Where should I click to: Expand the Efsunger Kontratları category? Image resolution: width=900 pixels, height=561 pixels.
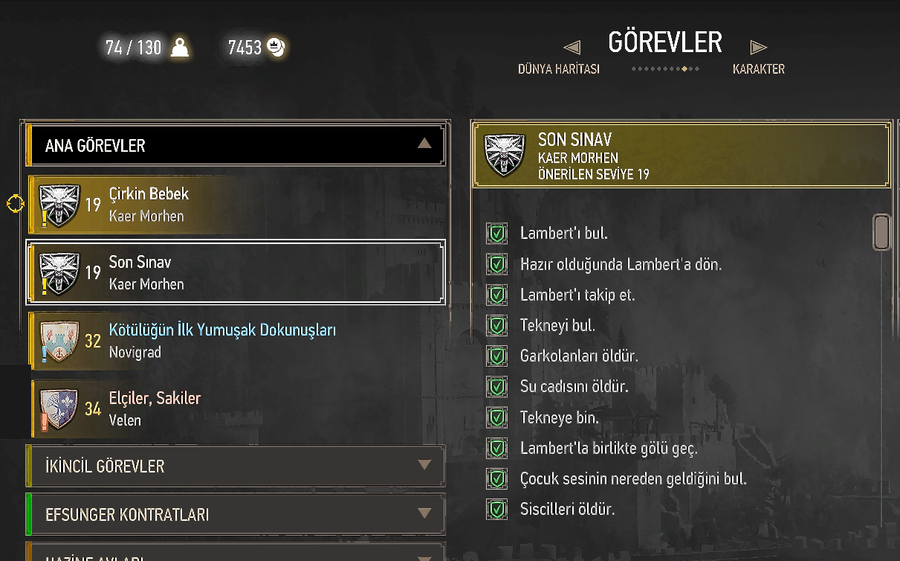click(236, 514)
